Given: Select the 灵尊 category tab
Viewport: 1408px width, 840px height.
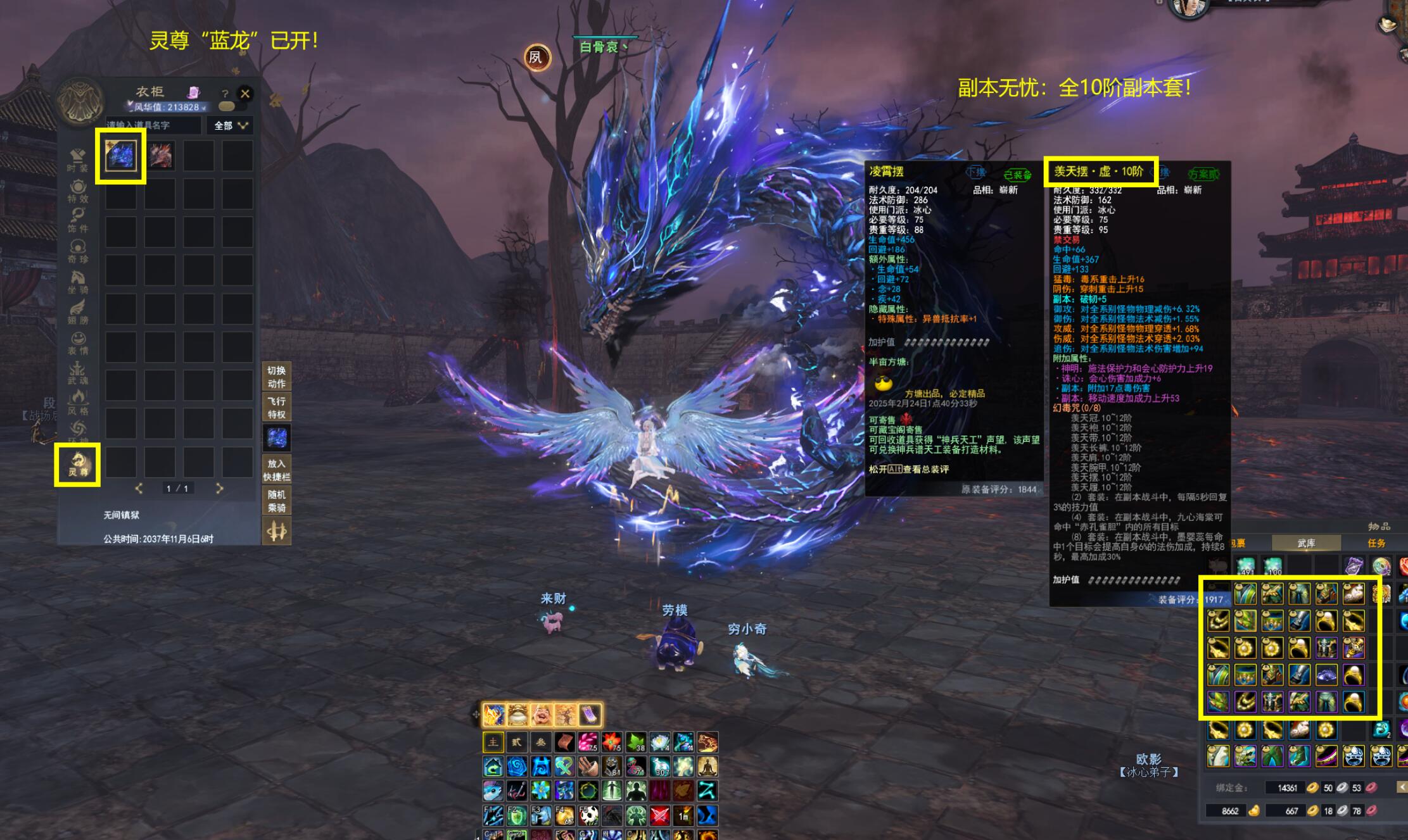Looking at the screenshot, I should click(x=78, y=465).
